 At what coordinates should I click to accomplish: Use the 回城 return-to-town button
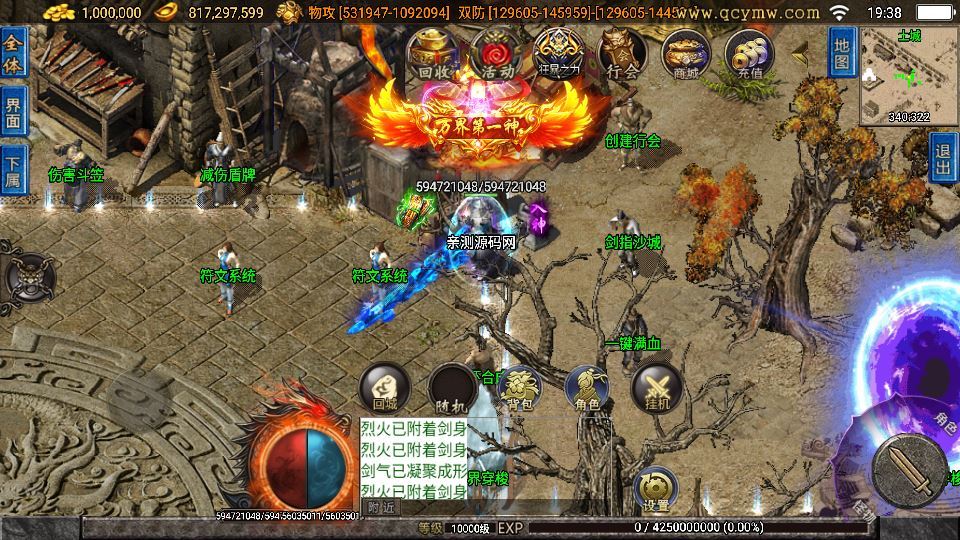click(x=384, y=389)
